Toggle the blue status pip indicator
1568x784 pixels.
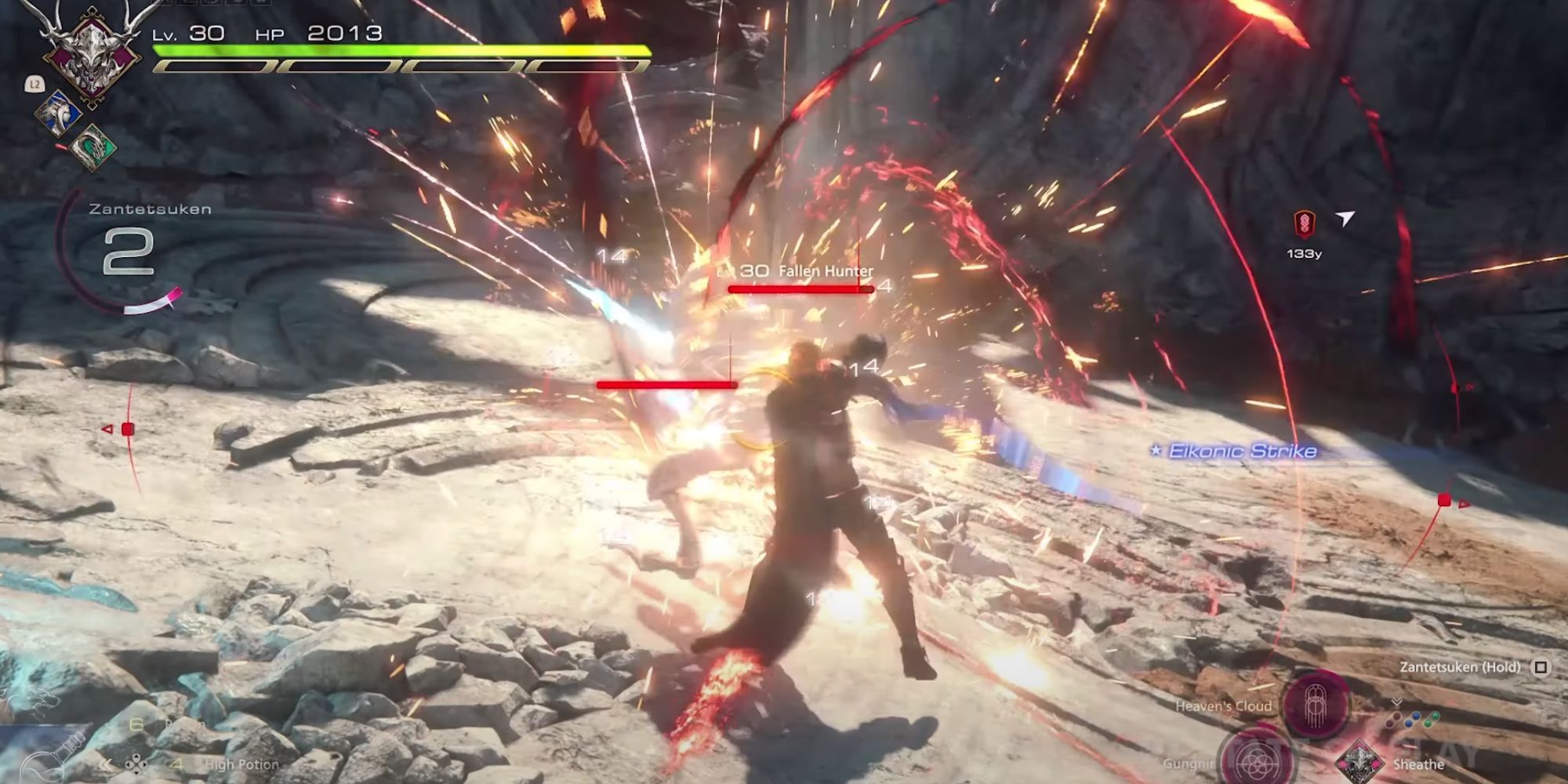pos(1414,721)
